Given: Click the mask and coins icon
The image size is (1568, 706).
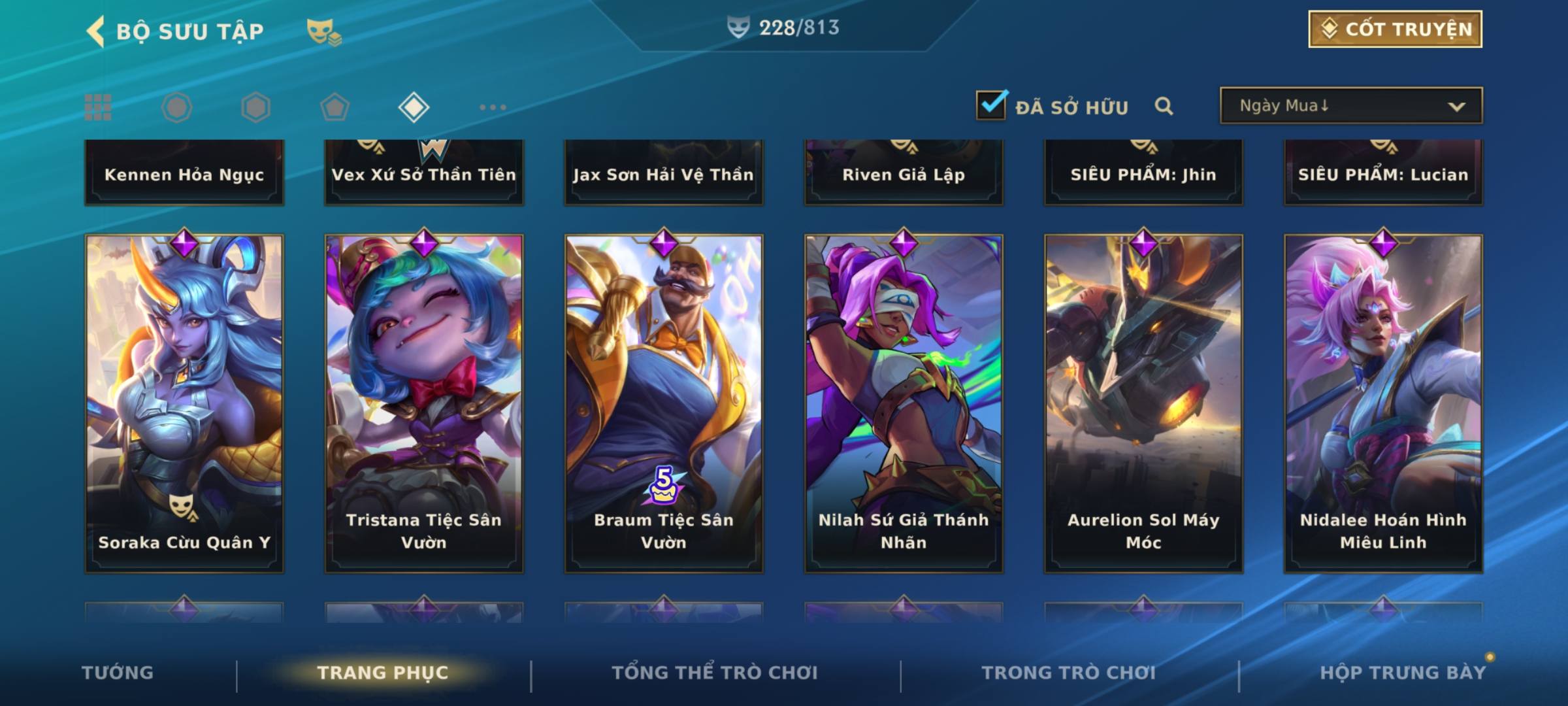Looking at the screenshot, I should point(323,31).
